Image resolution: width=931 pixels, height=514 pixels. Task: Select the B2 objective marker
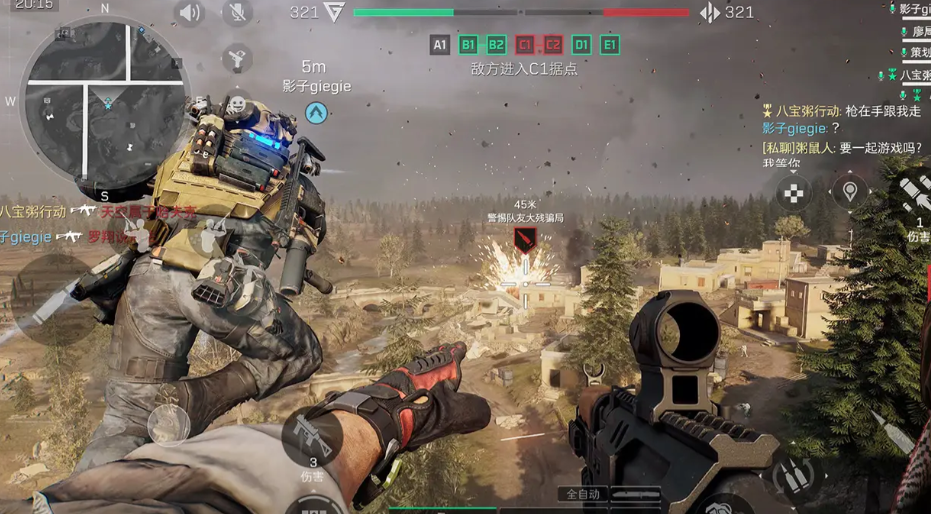pyautogui.click(x=496, y=44)
